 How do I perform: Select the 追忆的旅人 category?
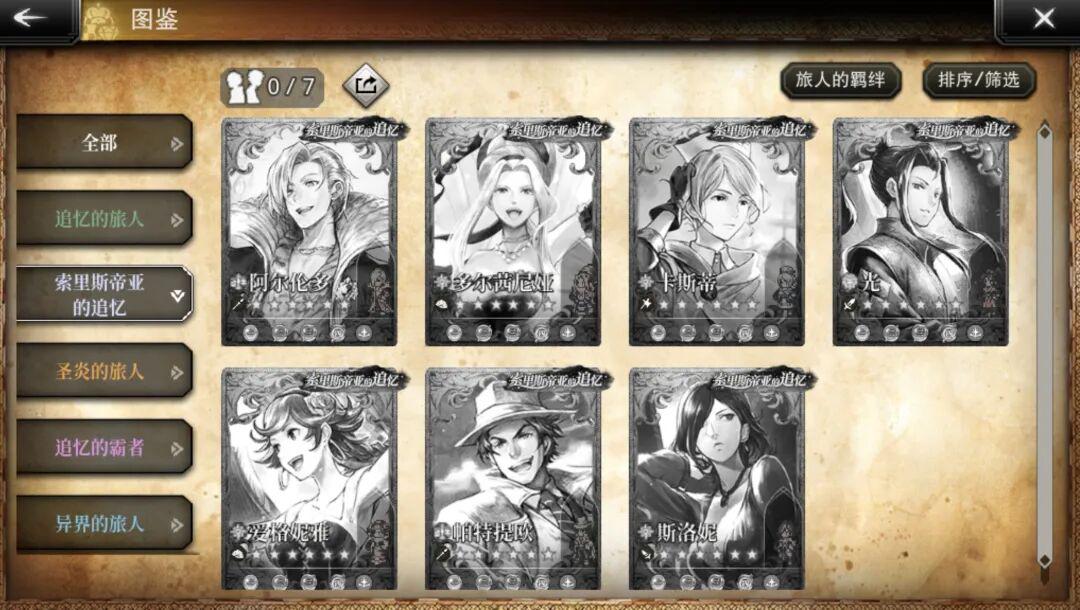(104, 219)
